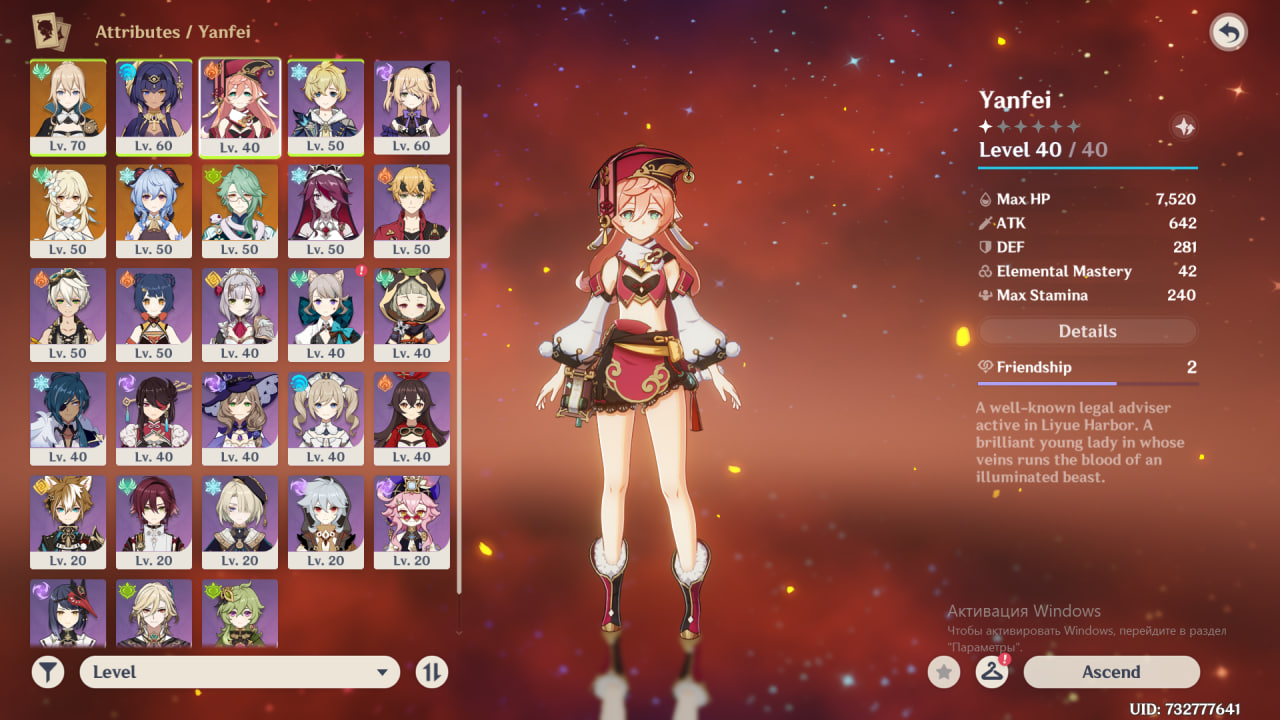1280x720 pixels.
Task: Select Lynette with the red notification
Action: click(326, 315)
